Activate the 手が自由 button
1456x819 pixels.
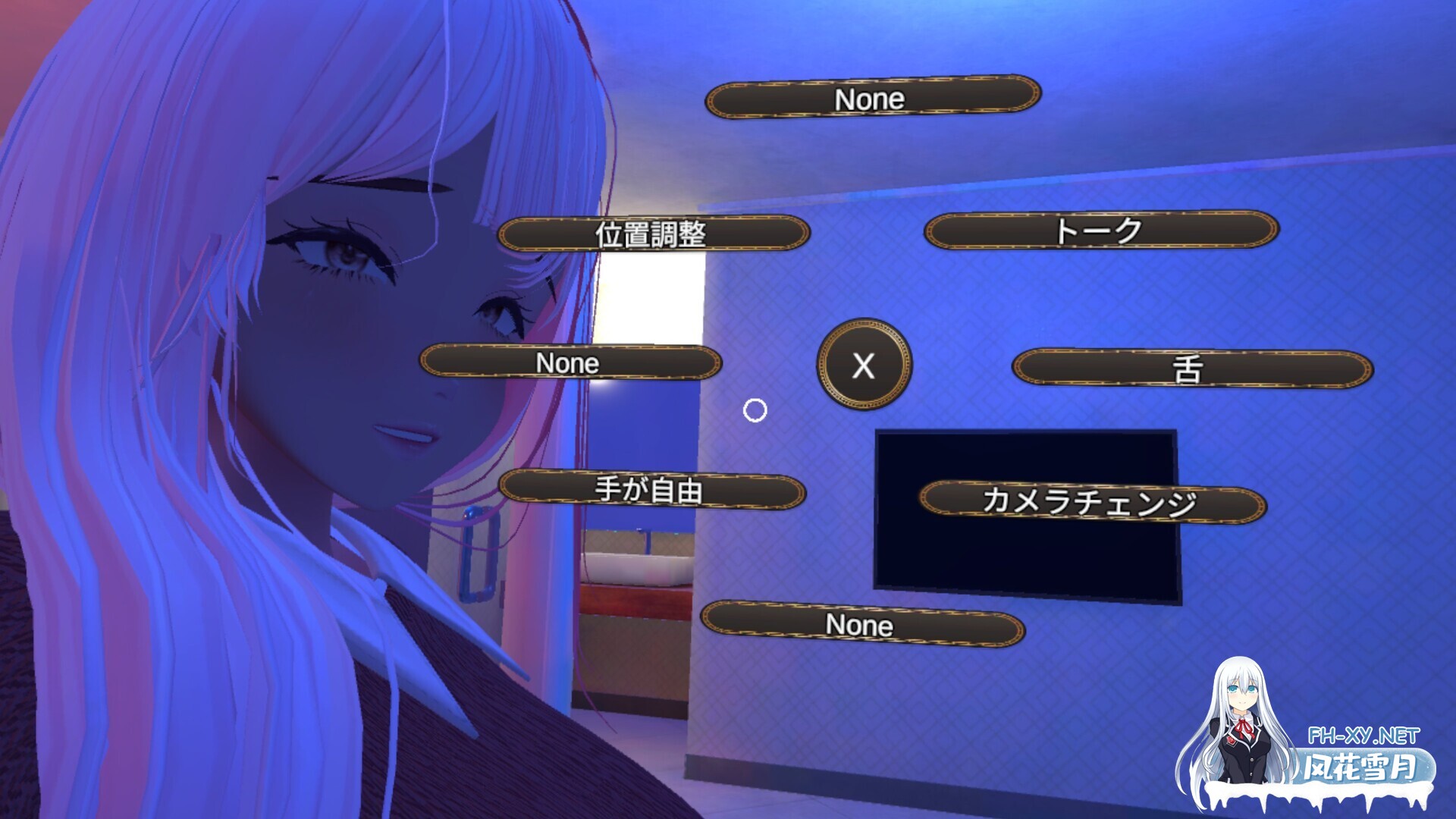[x=651, y=490]
